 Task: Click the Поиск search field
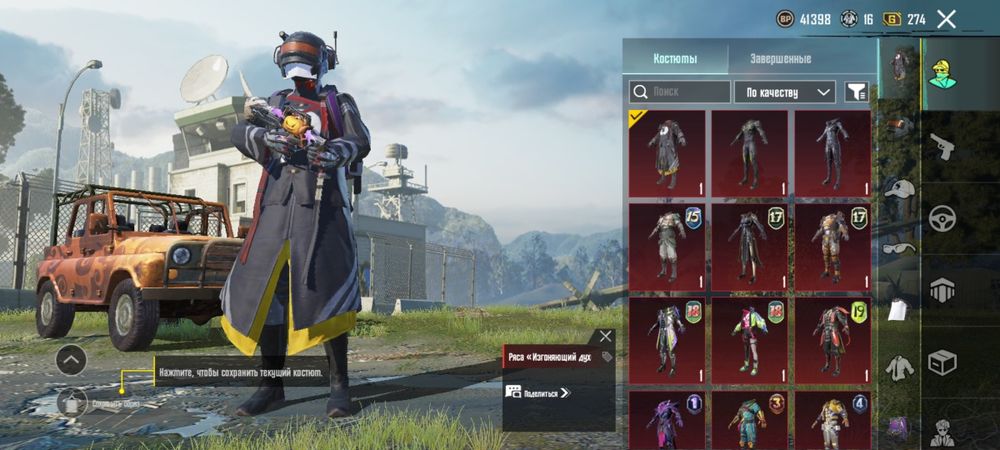(680, 92)
